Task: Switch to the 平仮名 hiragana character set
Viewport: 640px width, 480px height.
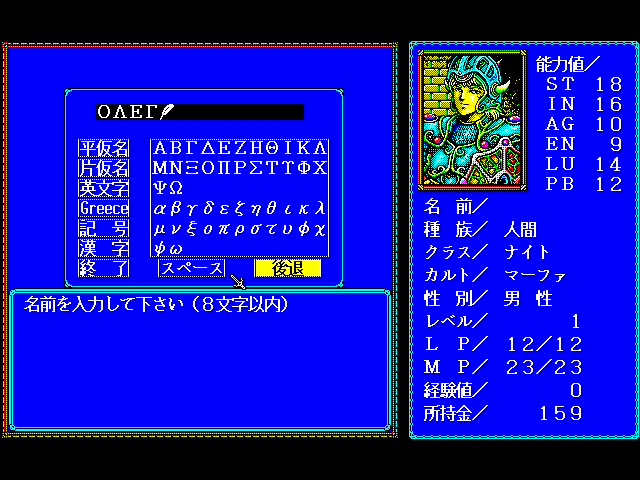Action: coord(104,148)
